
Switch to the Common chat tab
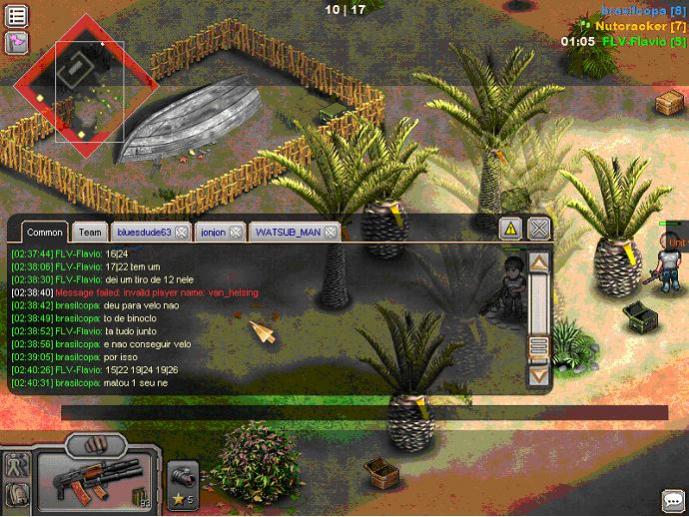coord(44,232)
